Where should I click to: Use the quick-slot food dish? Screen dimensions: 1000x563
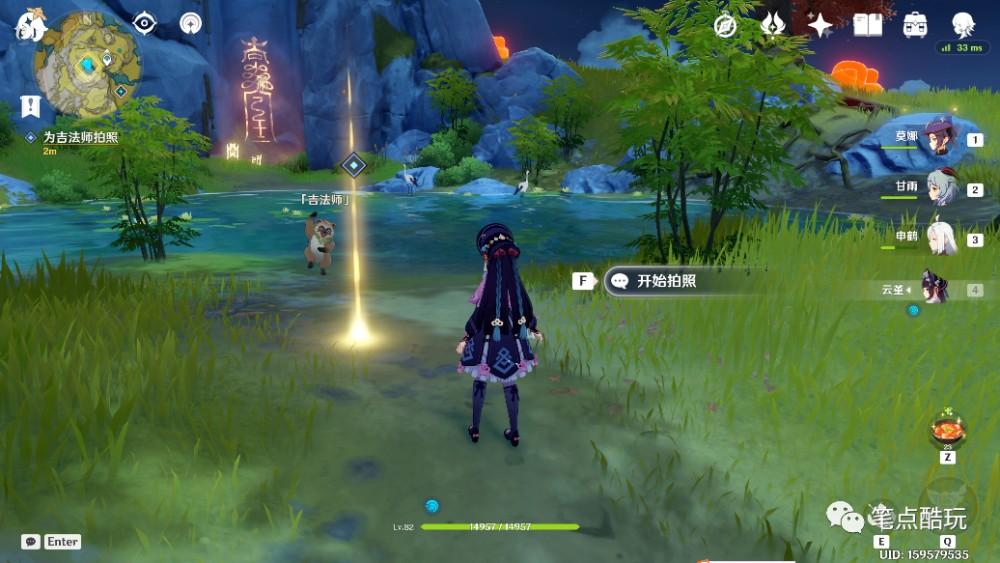[946, 428]
